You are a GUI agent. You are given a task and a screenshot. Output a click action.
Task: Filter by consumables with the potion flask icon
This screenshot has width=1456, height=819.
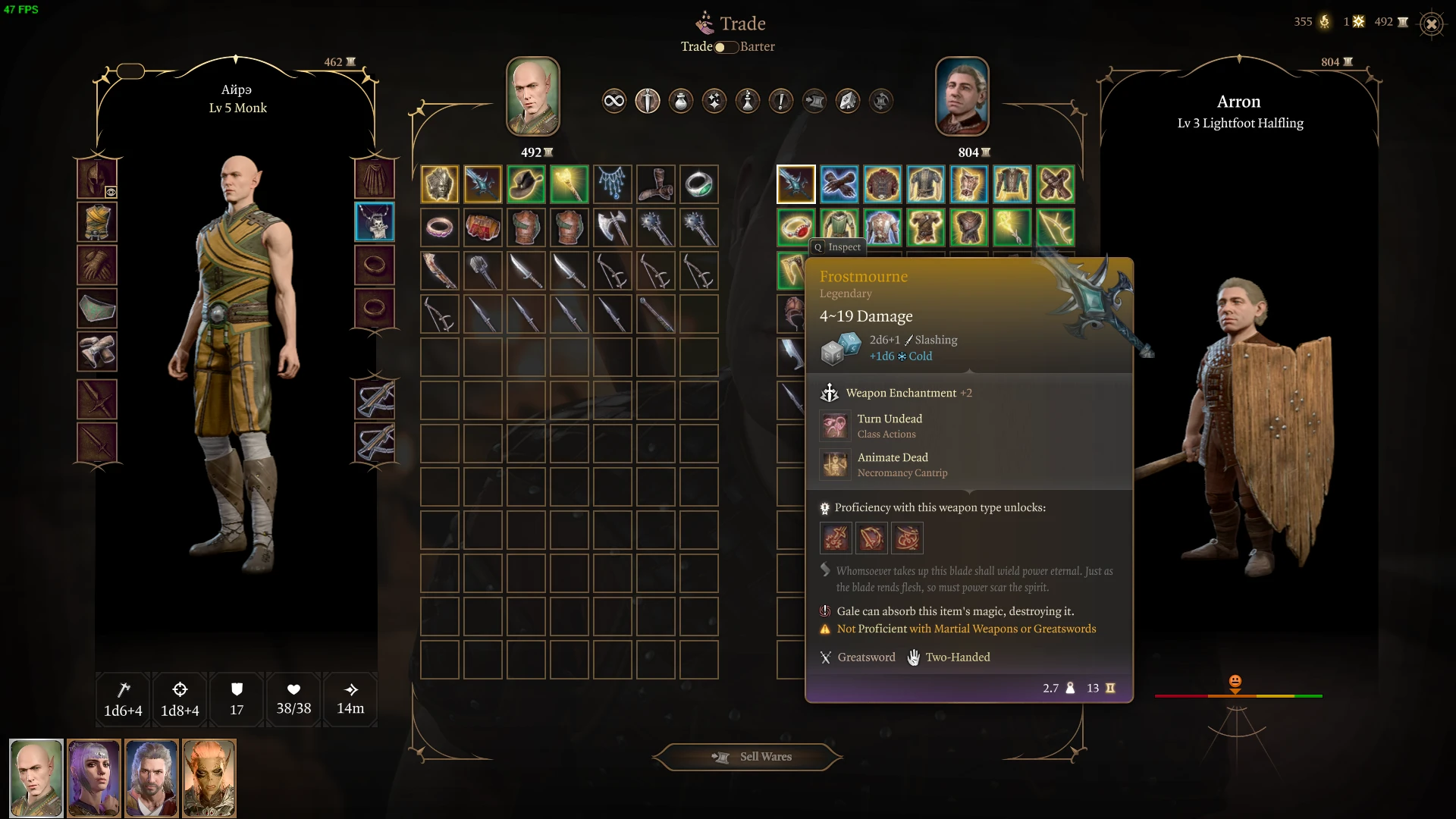681,101
